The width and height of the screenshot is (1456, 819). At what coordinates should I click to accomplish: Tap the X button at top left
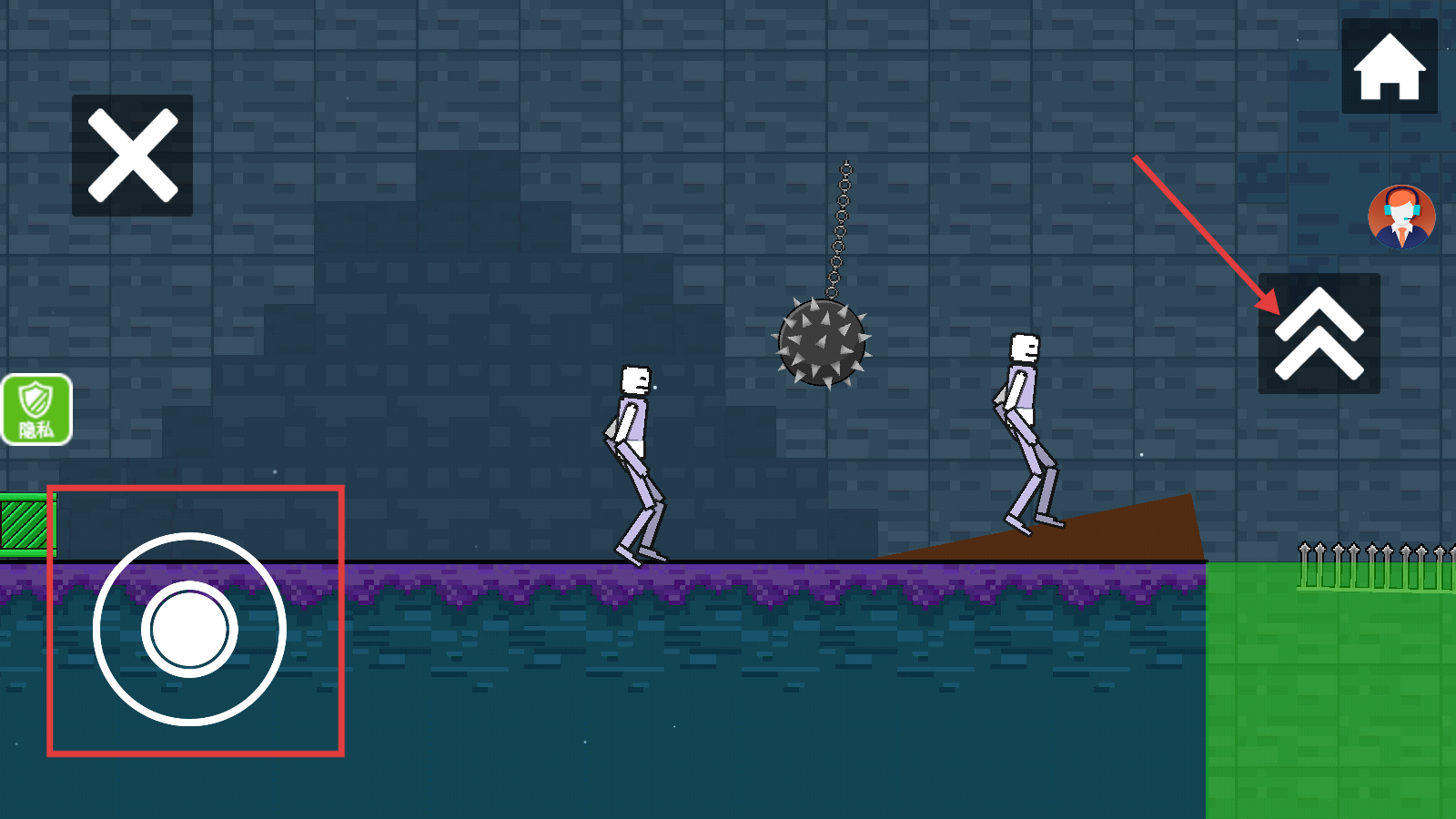pos(132,156)
